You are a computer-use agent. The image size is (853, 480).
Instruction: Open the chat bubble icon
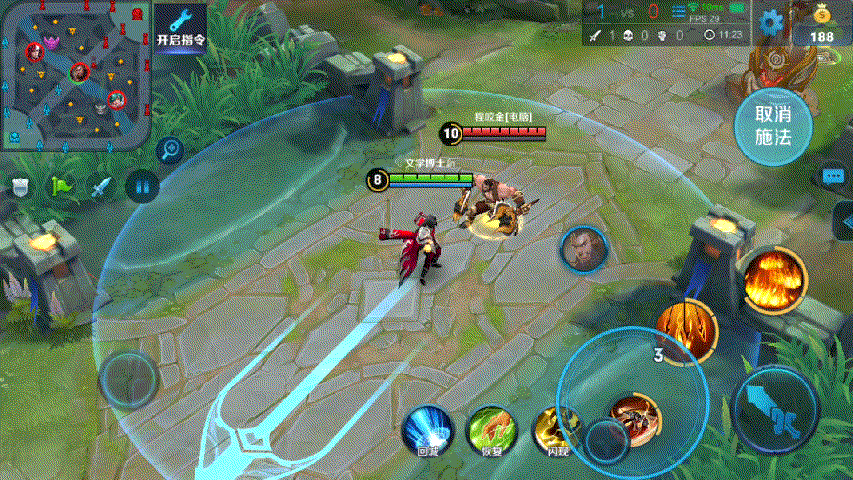click(833, 176)
